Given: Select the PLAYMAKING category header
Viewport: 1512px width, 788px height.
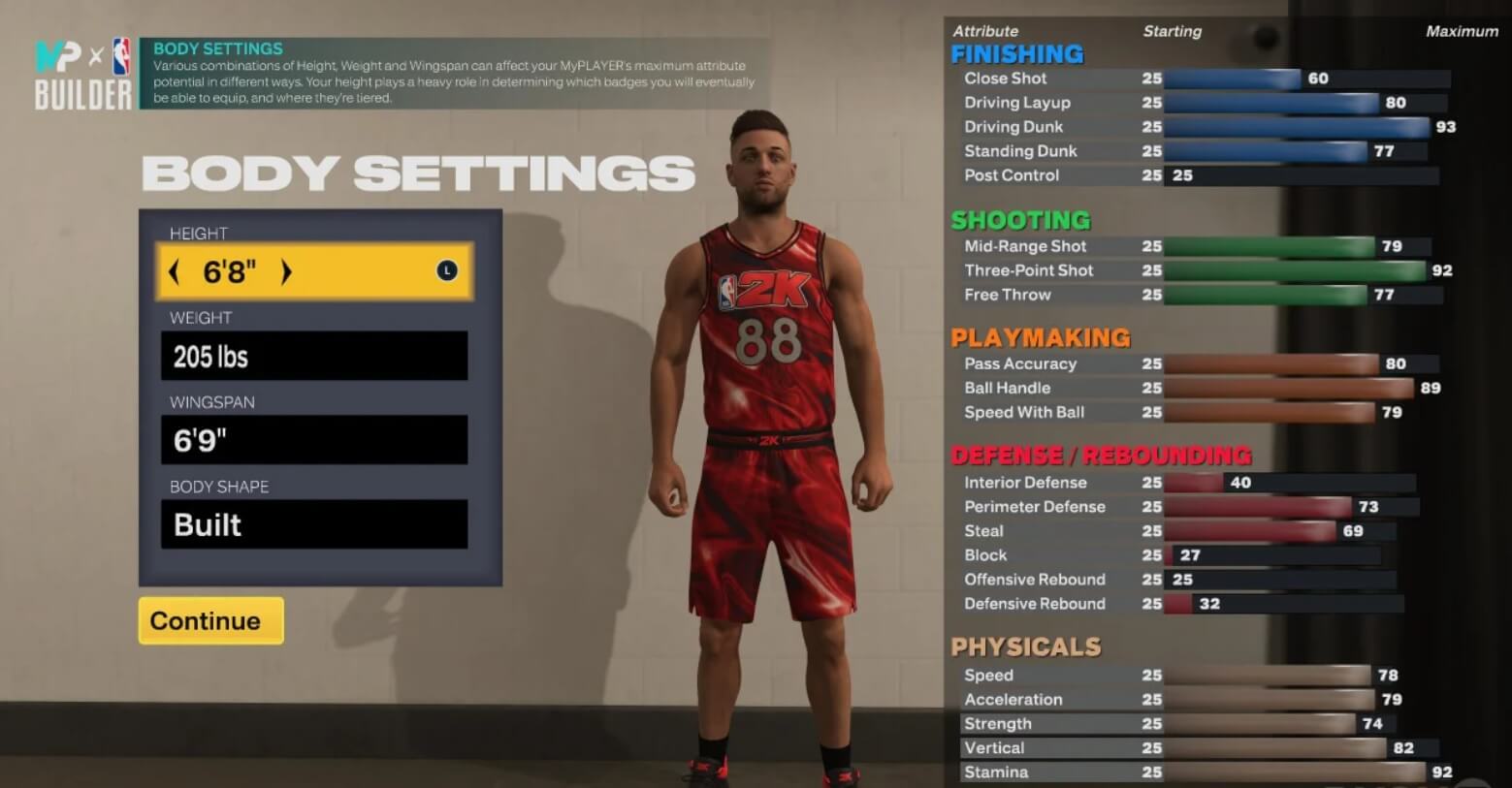Looking at the screenshot, I should [x=1040, y=337].
